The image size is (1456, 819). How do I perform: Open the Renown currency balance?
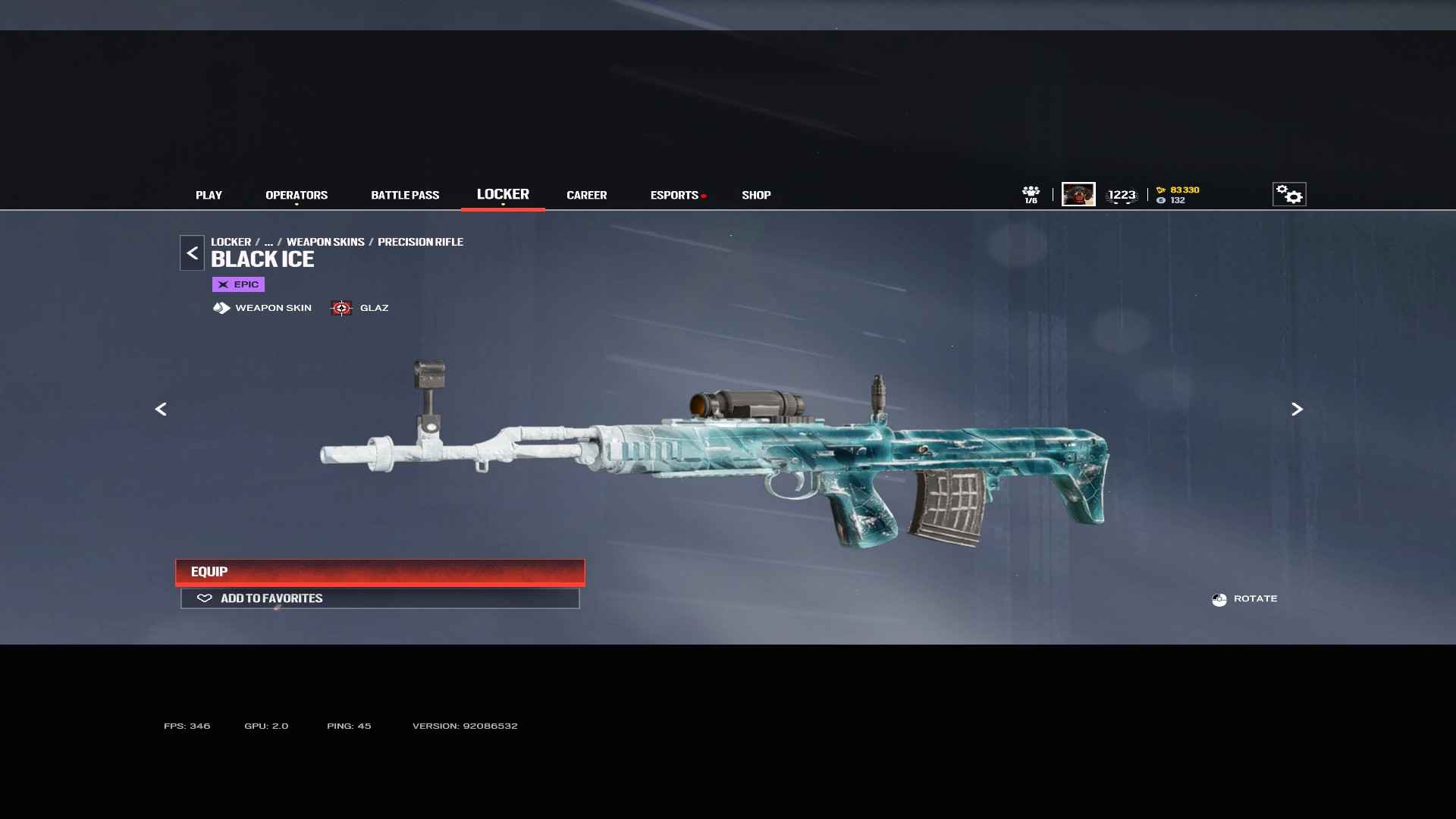pyautogui.click(x=1178, y=190)
